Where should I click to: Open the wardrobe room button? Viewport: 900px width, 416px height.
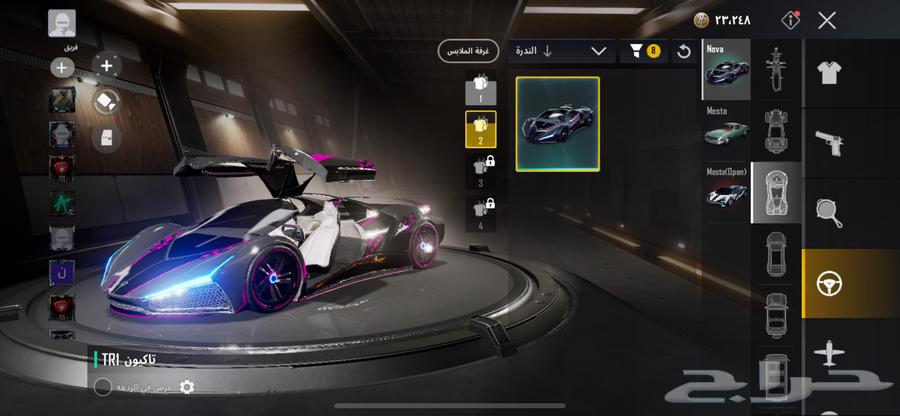[x=467, y=51]
